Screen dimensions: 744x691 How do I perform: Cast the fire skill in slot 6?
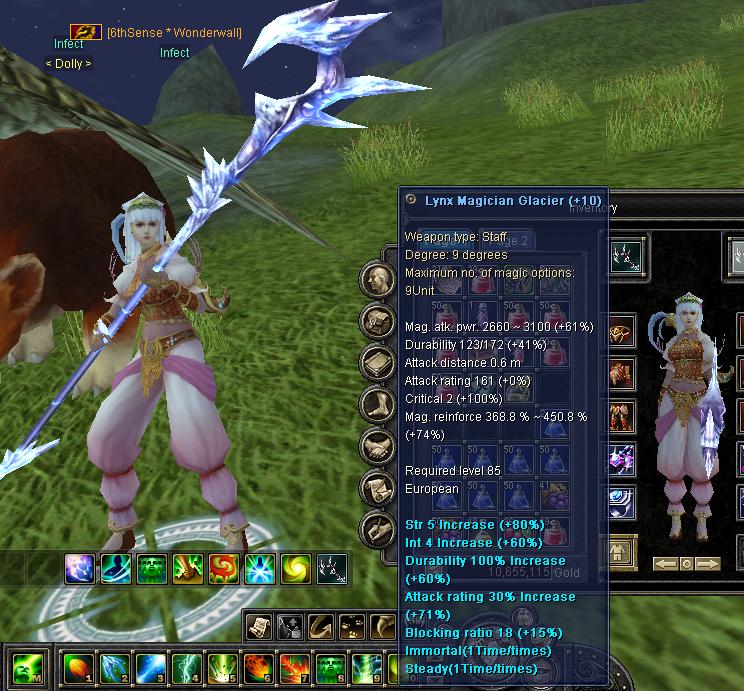[x=258, y=667]
